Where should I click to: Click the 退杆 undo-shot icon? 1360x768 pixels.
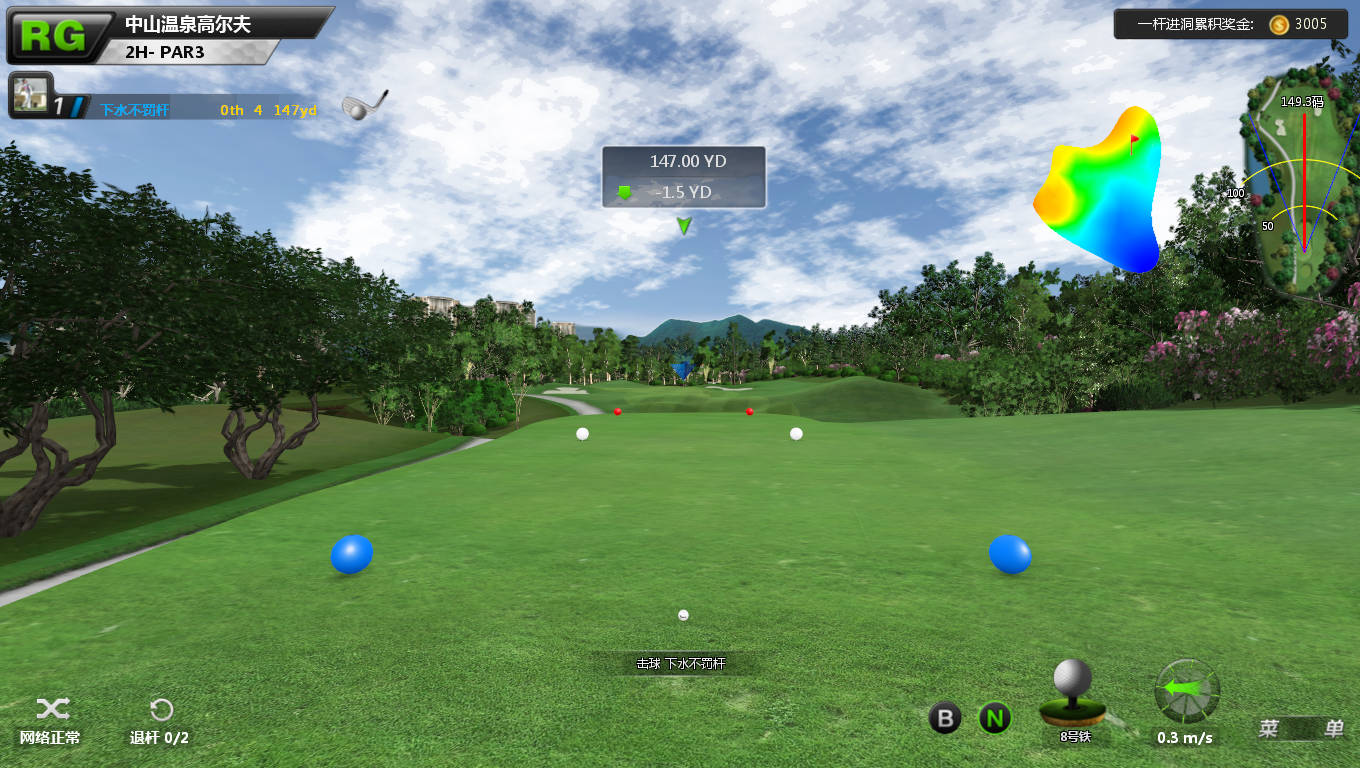pos(161,710)
